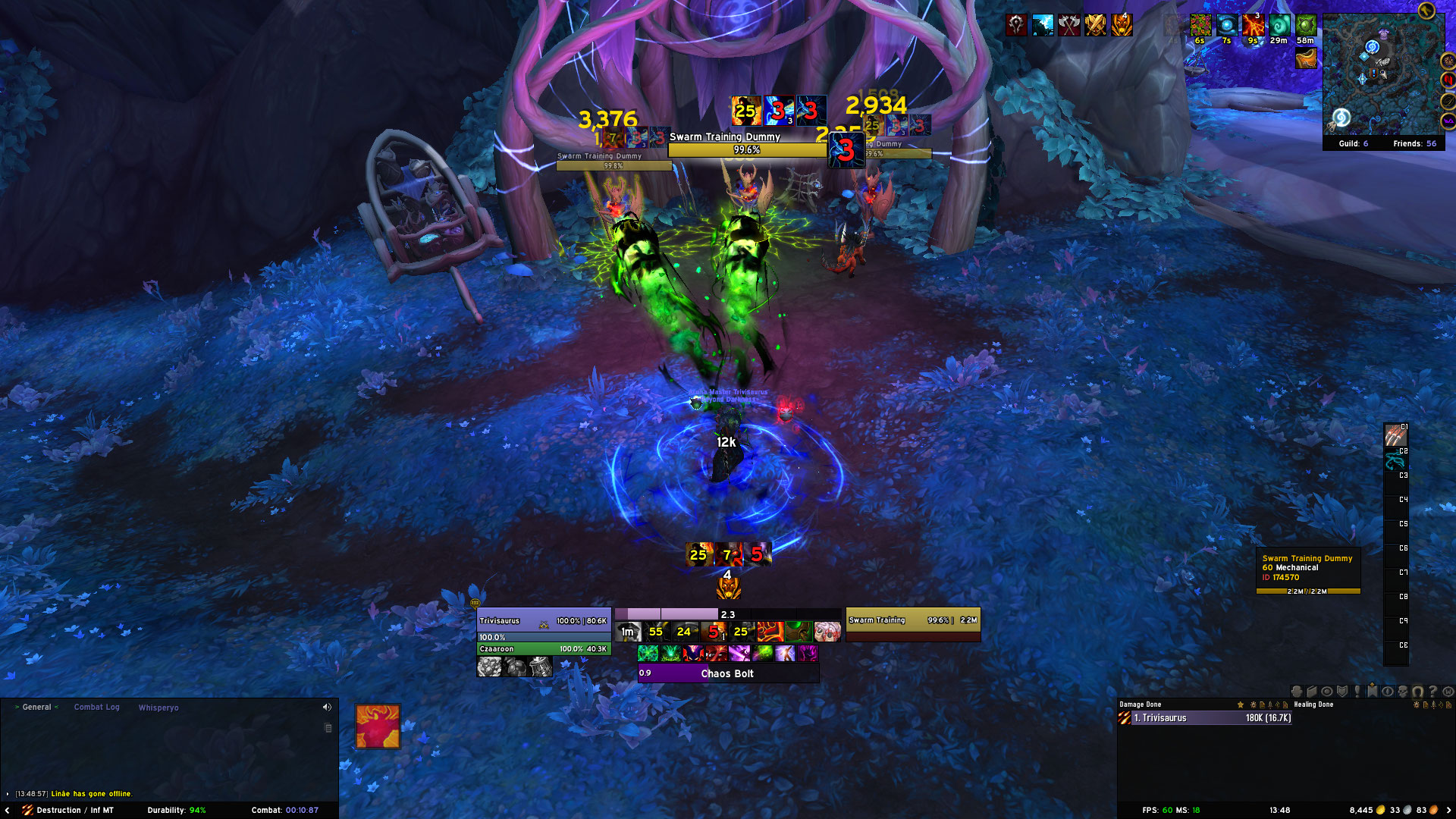
Task: Click the Horde emblem buff icon
Action: (1016, 25)
